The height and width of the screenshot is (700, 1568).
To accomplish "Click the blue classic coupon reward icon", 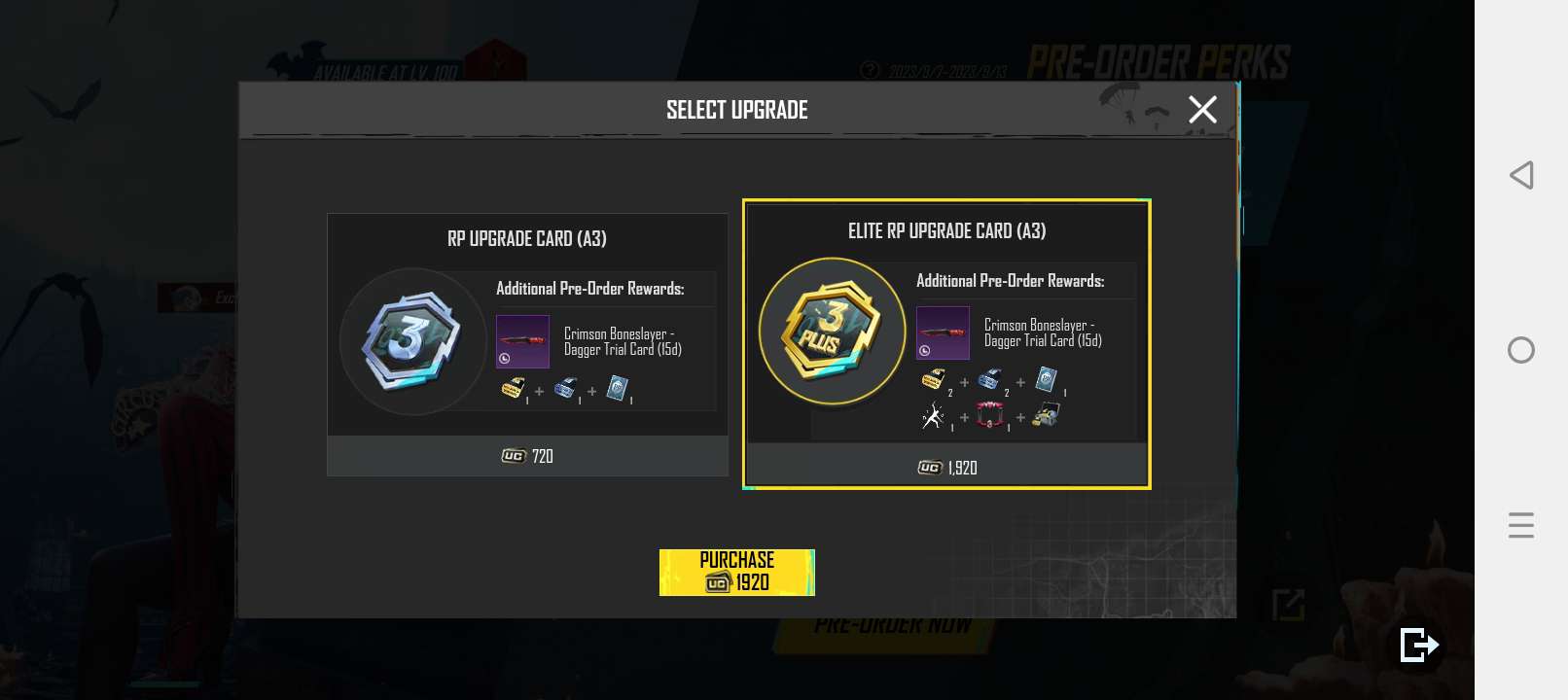I will pos(990,378).
